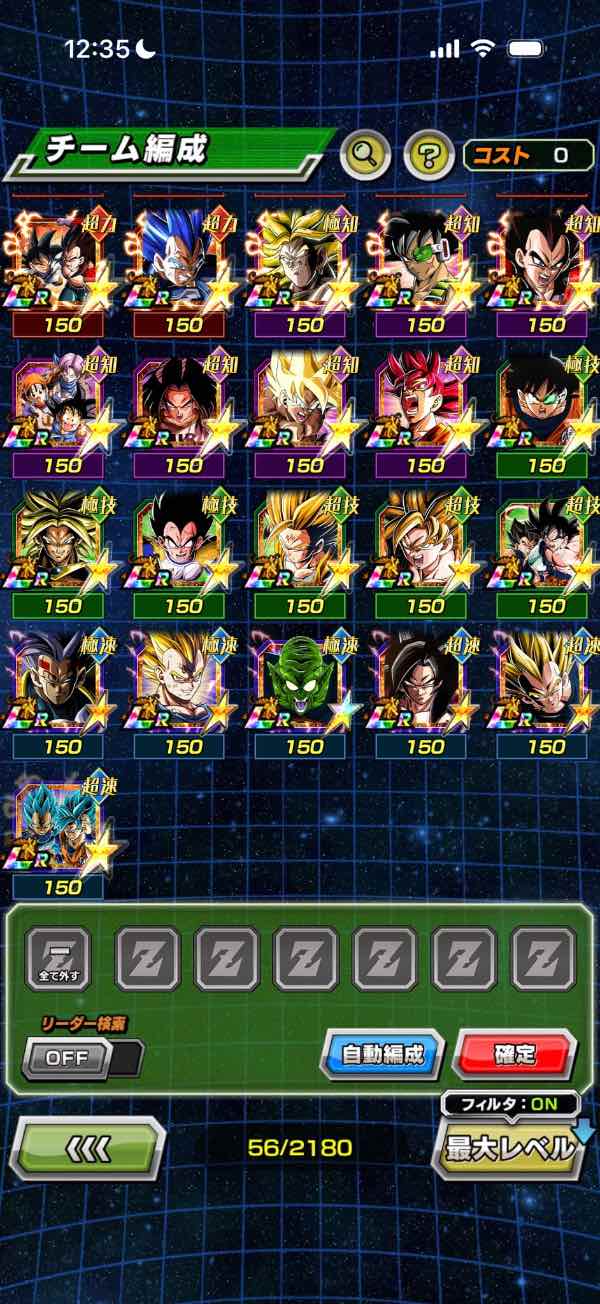Open the magnifying glass search
This screenshot has width=600, height=1304.
click(x=365, y=155)
